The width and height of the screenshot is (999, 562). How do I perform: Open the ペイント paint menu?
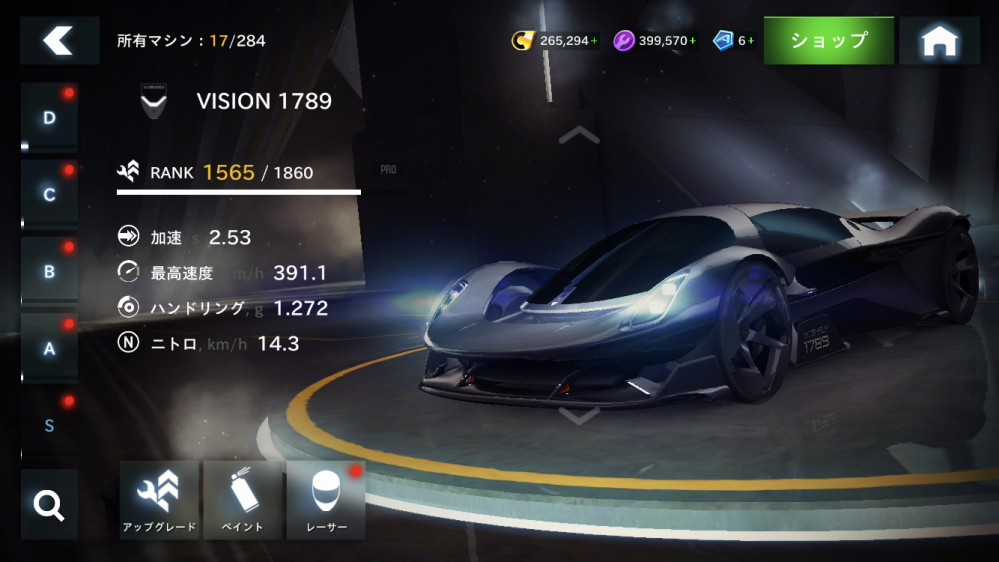(x=242, y=500)
